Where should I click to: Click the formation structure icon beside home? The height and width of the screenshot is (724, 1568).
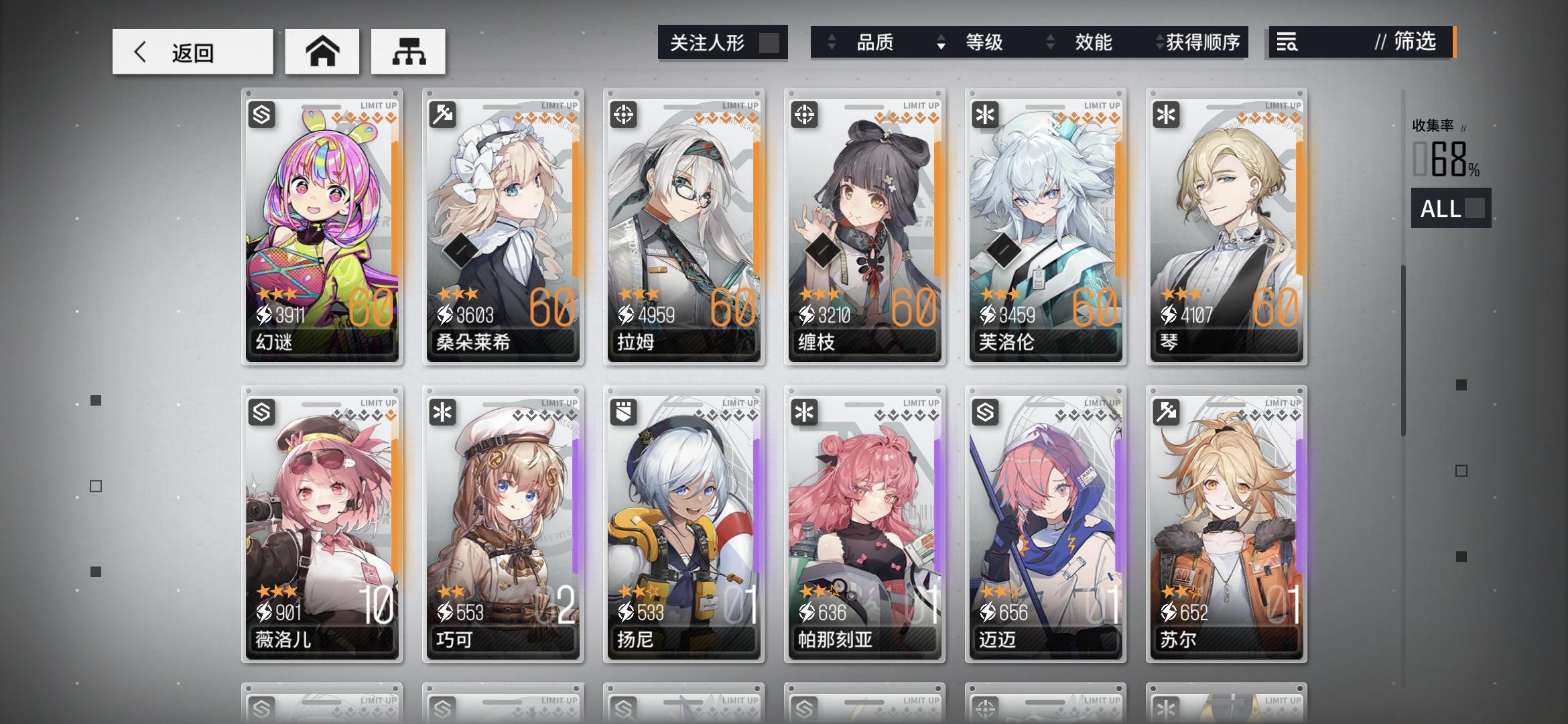coord(409,51)
